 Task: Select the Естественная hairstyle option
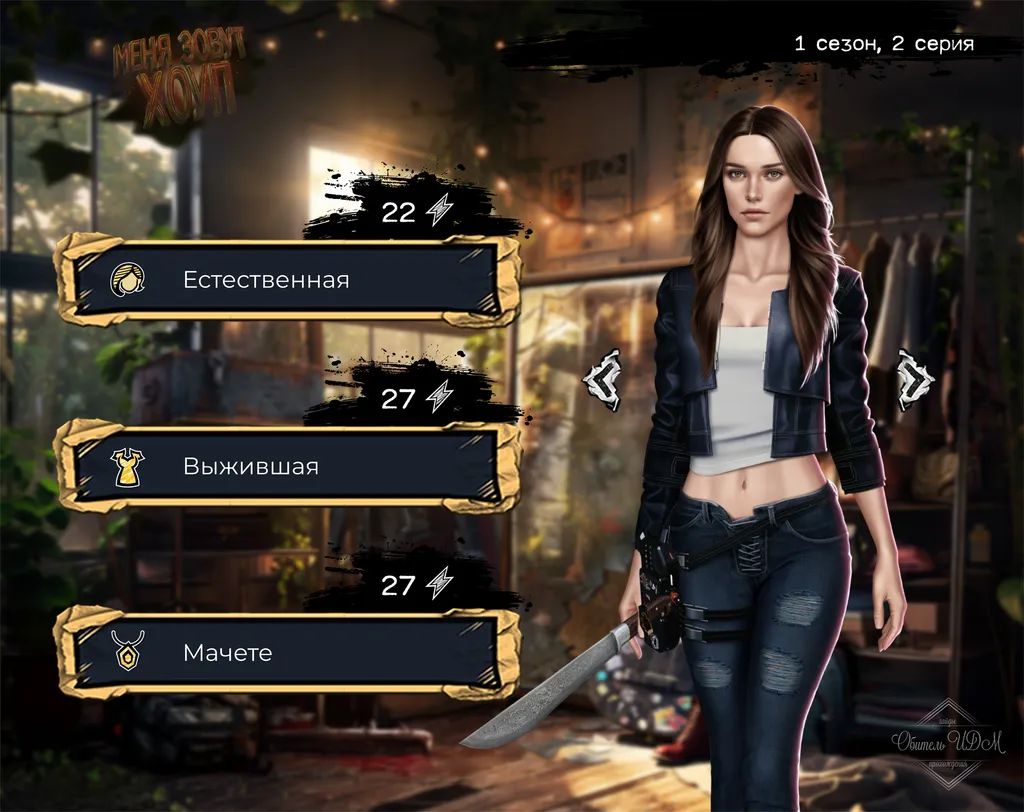286,280
